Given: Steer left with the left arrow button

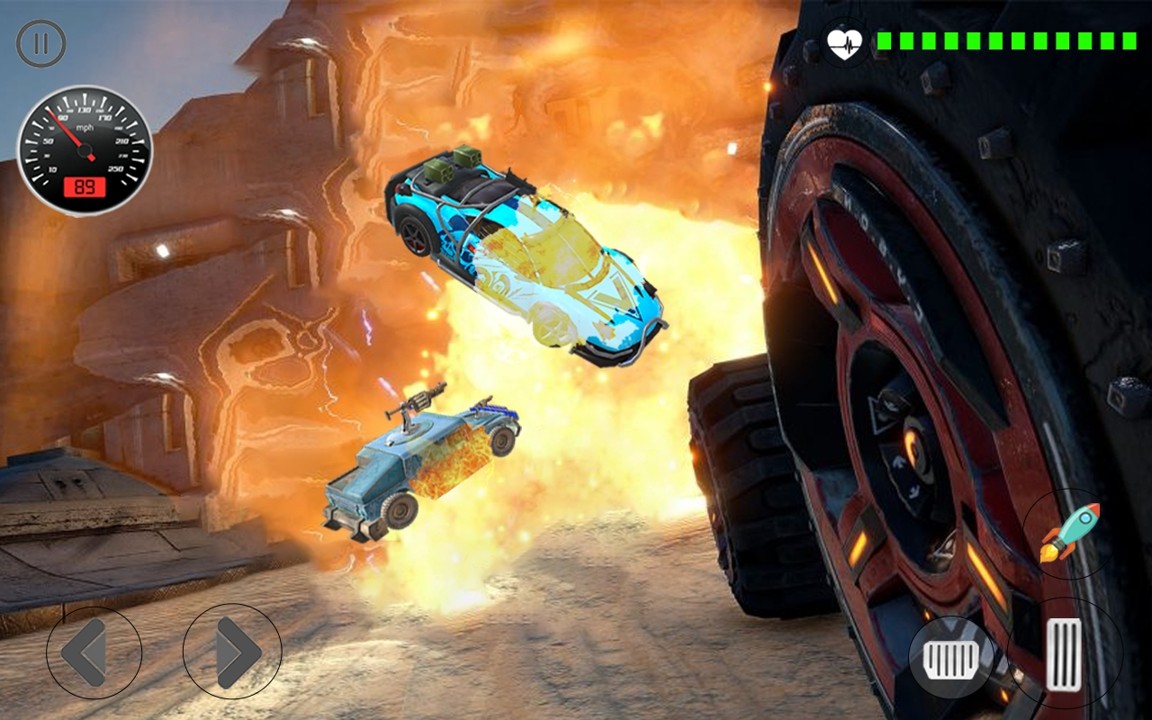Looking at the screenshot, I should tap(93, 653).
